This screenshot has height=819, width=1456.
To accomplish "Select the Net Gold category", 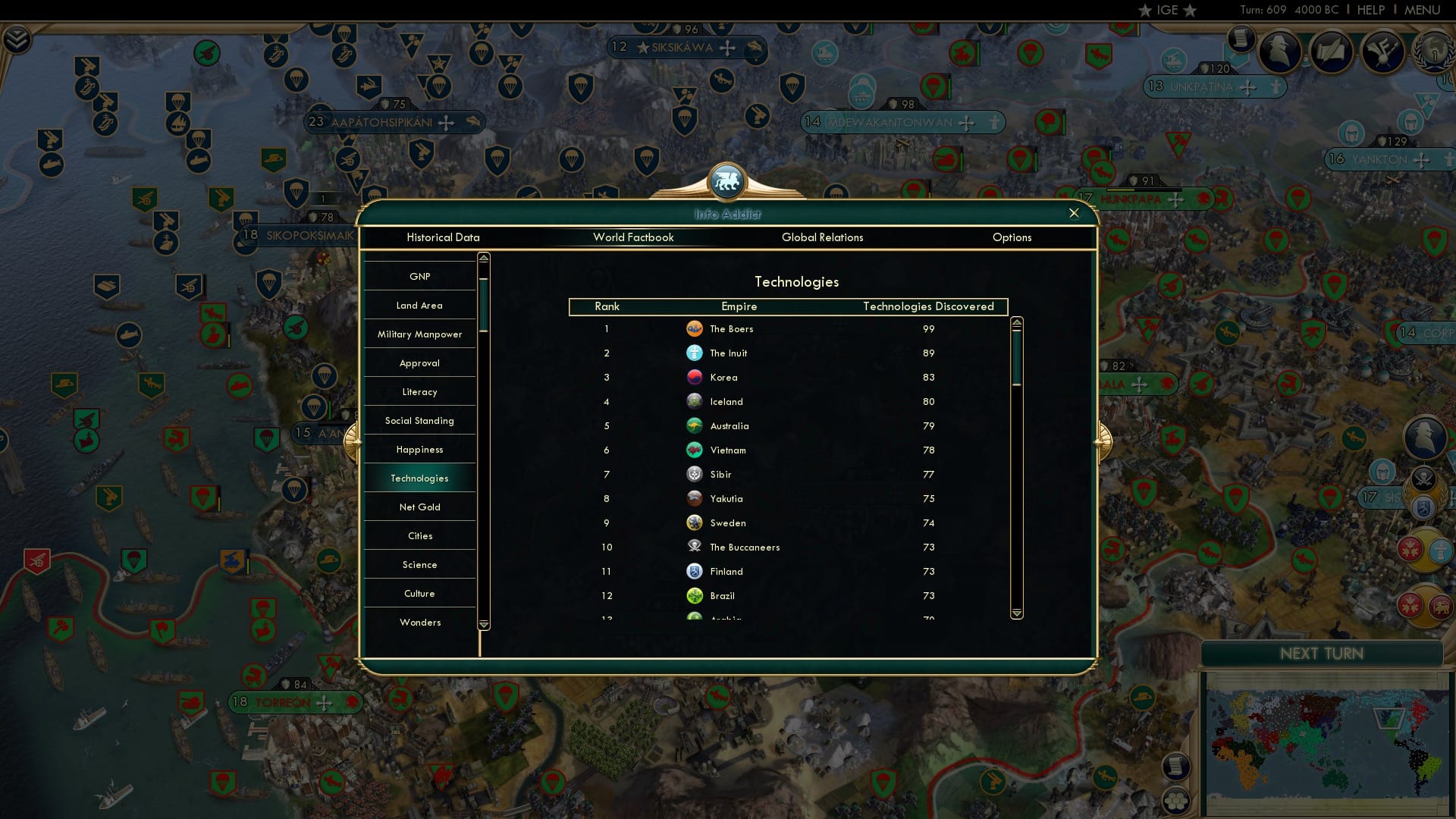I will tap(419, 507).
